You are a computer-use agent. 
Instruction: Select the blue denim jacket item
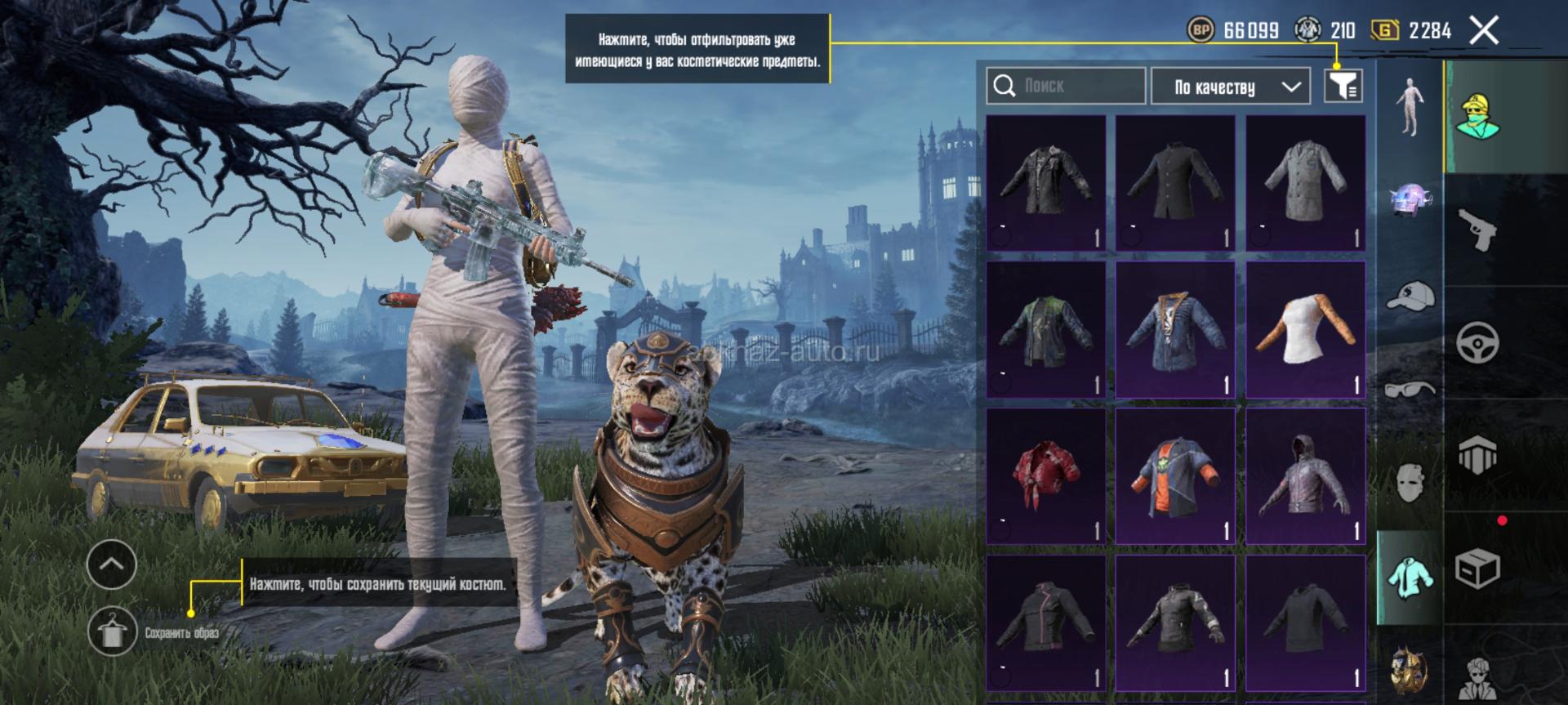[x=1175, y=328]
